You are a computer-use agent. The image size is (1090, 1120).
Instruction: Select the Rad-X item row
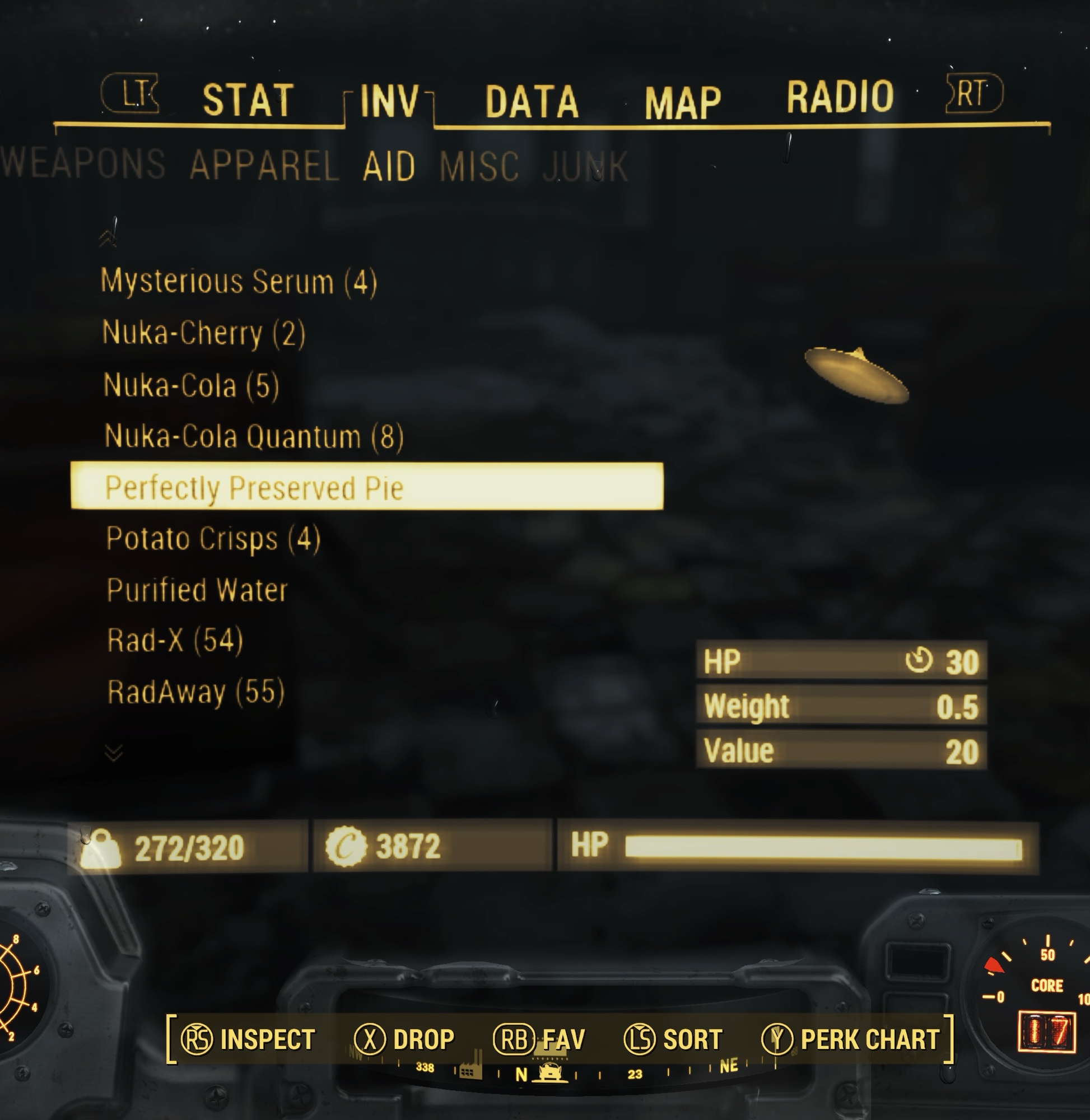(x=175, y=641)
